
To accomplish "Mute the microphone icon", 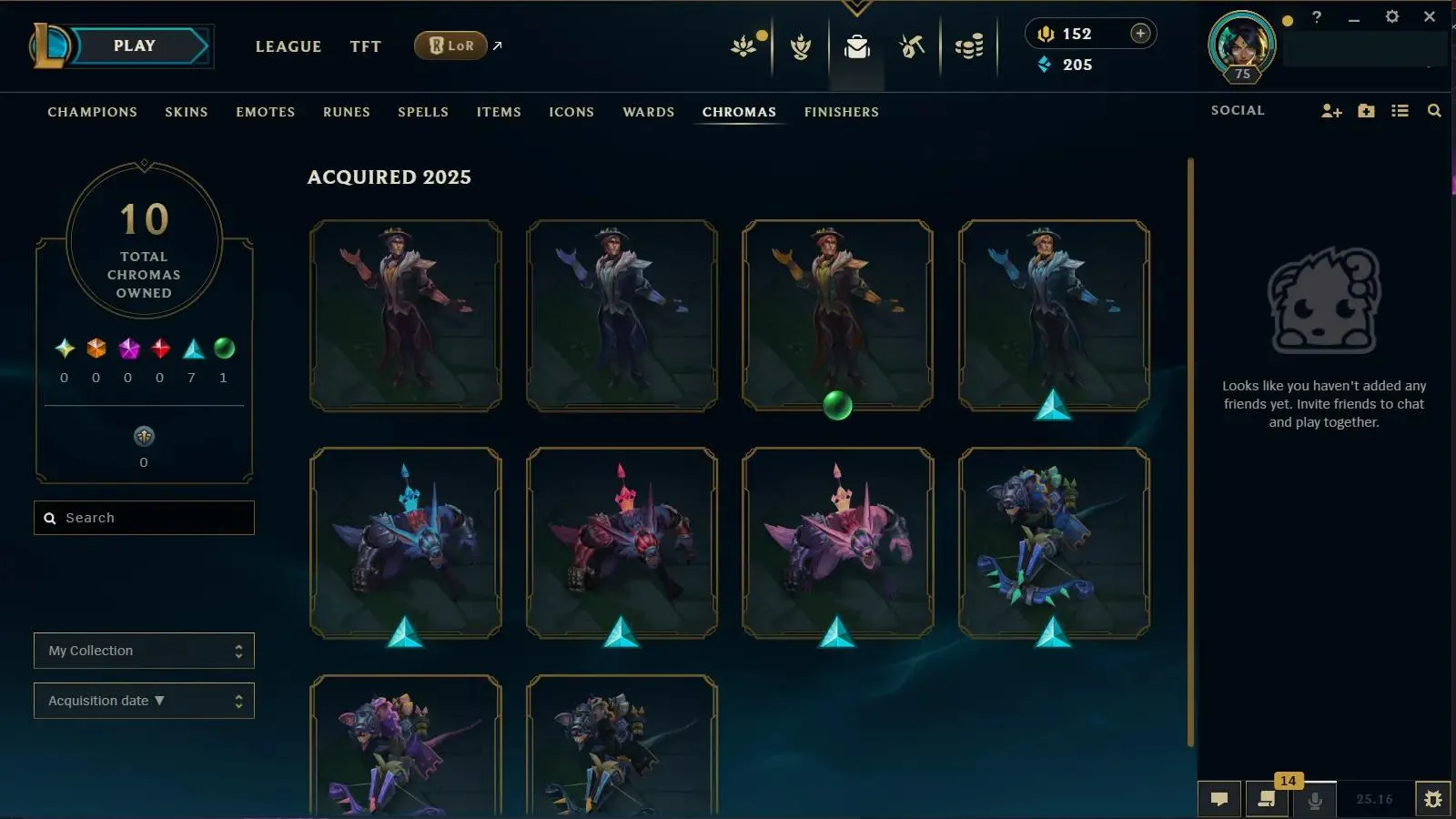I will [x=1314, y=802].
